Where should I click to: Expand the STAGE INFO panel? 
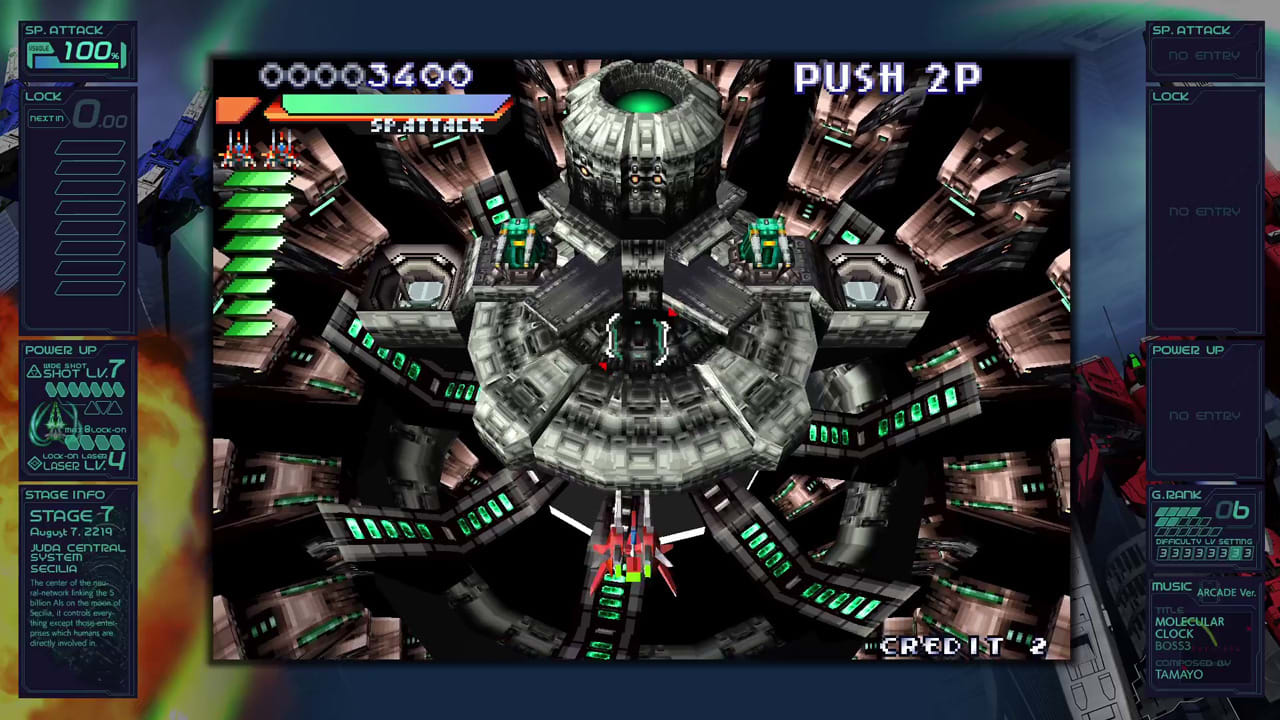[65, 494]
